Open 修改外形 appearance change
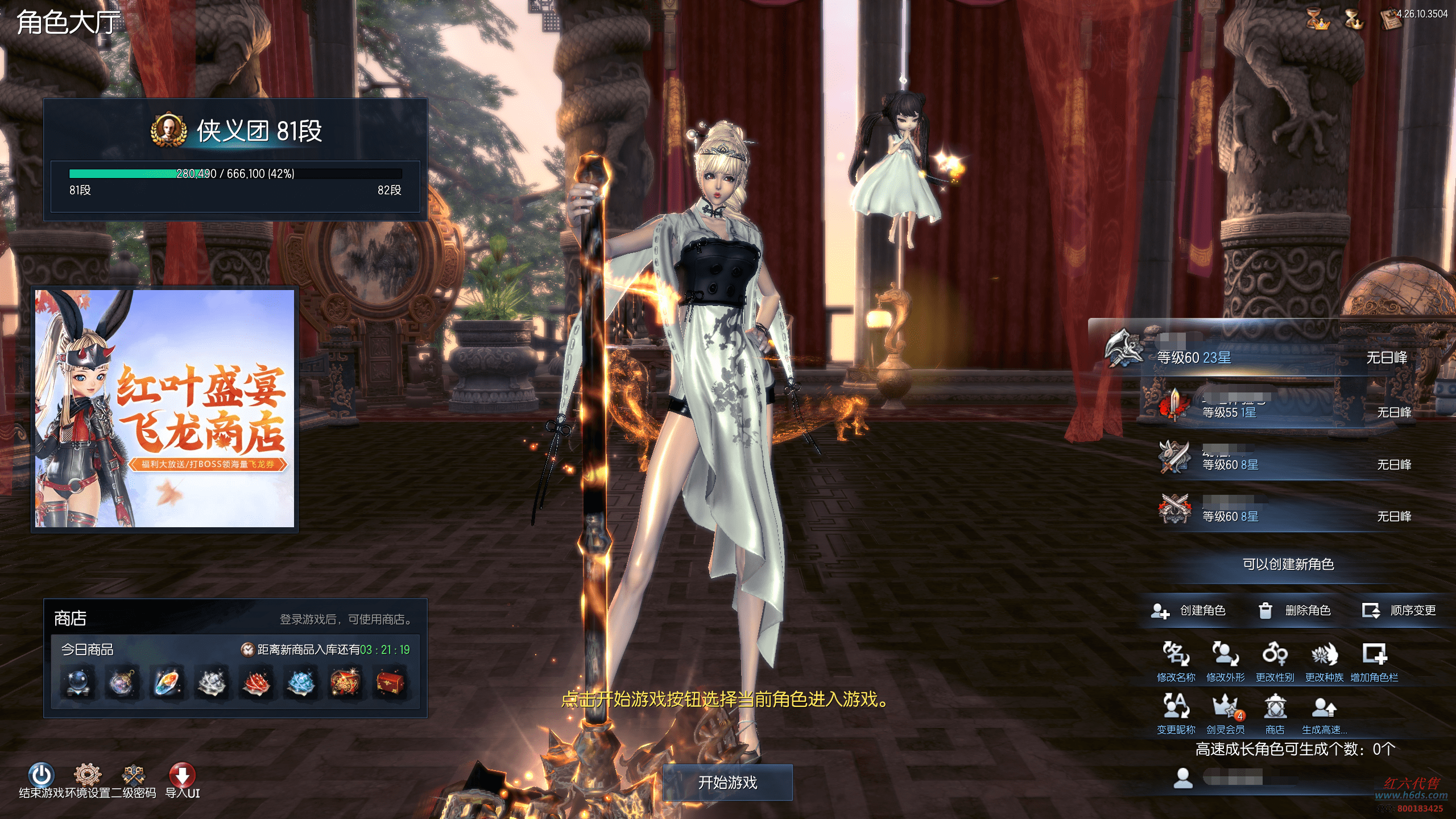Viewport: 1456px width, 819px height. pyautogui.click(x=1225, y=655)
